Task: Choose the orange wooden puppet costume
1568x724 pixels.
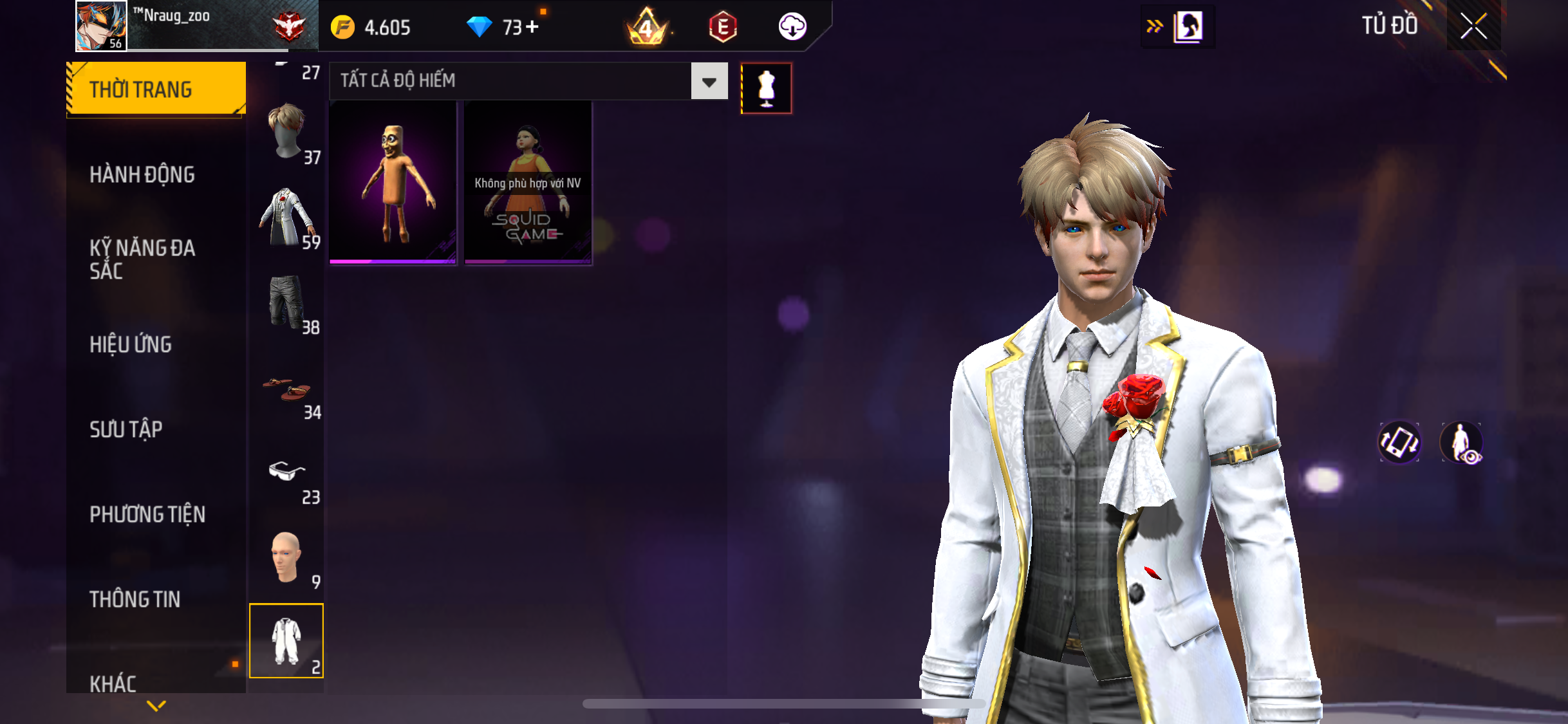Action: 393,183
